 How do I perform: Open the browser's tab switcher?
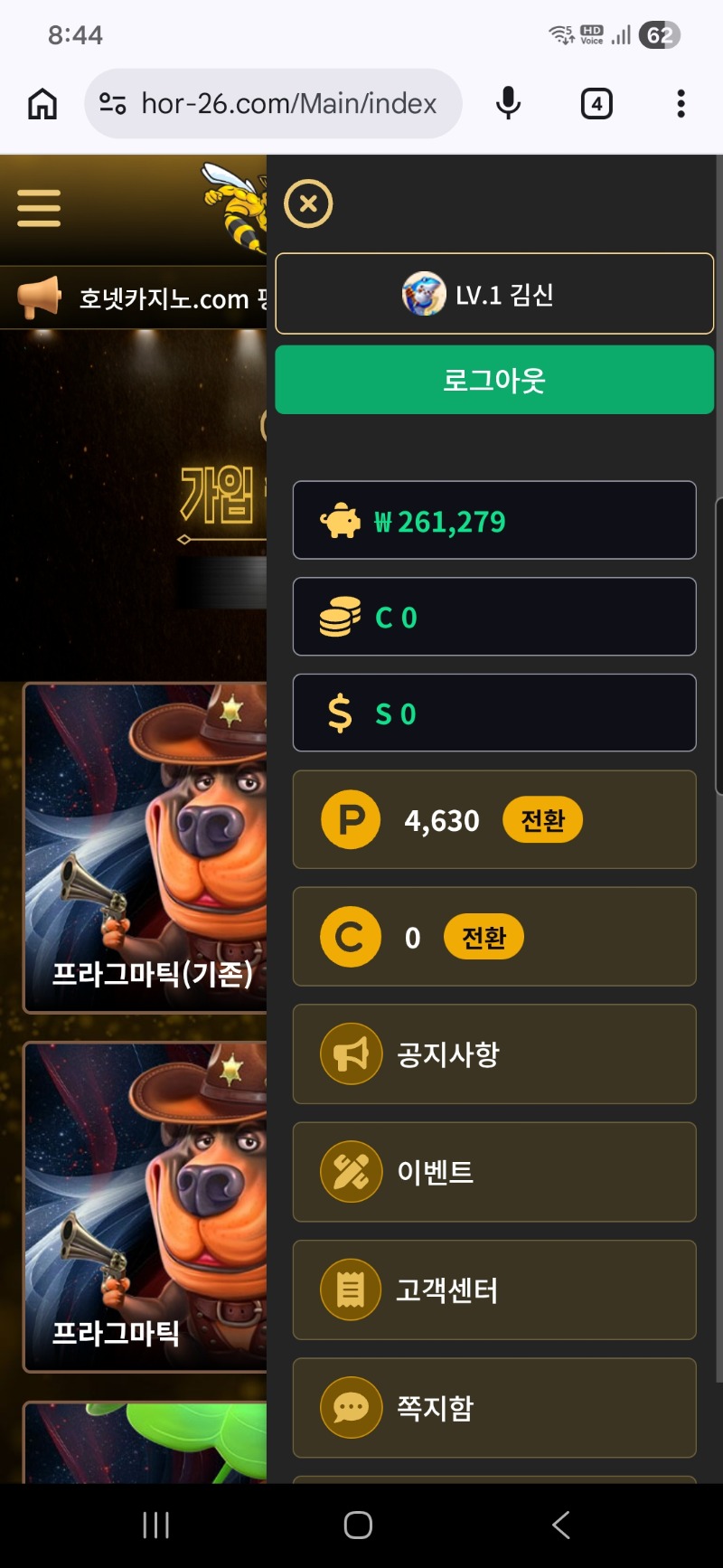[x=596, y=104]
